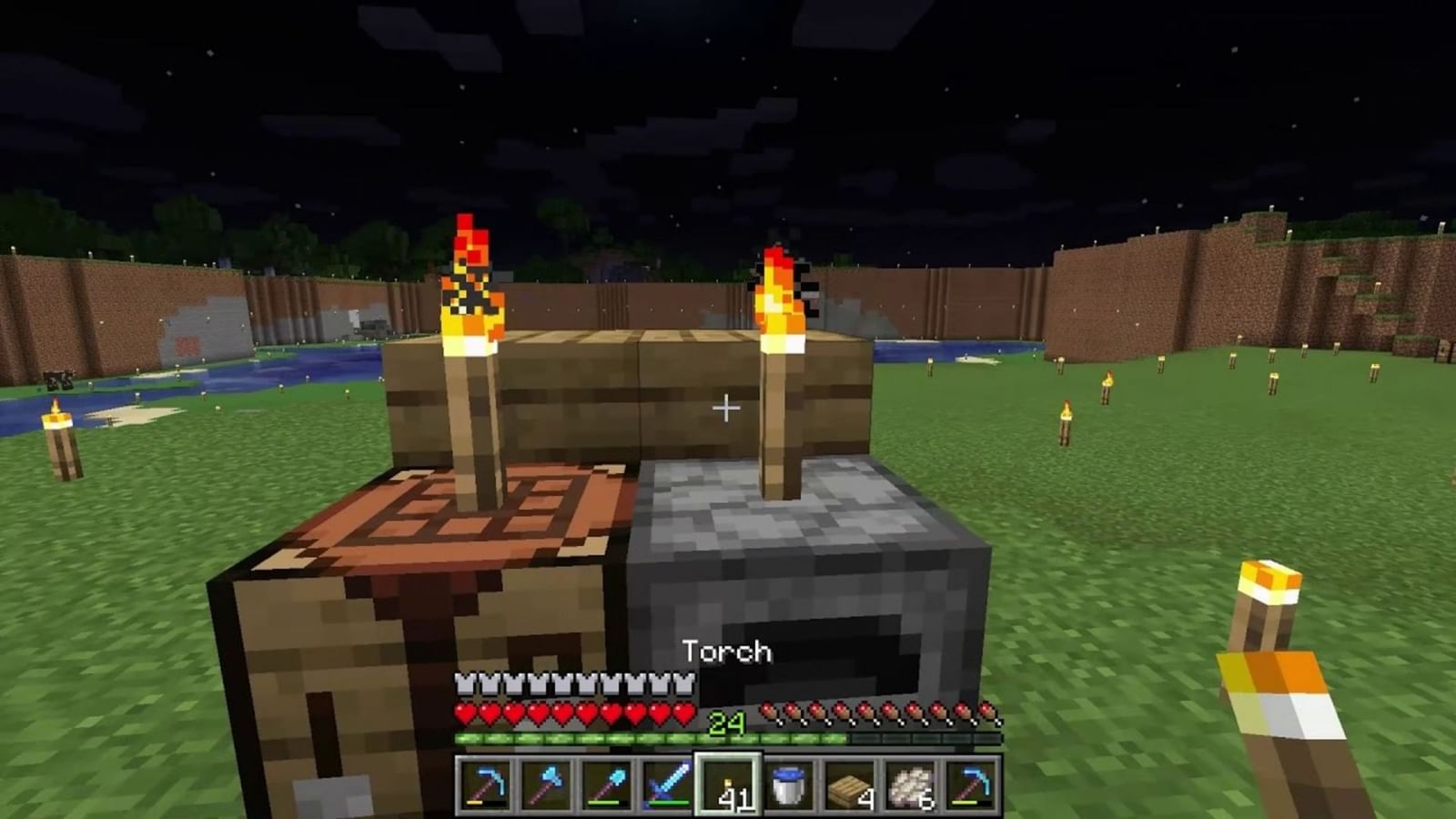Click the Torch item name label
The width and height of the screenshot is (1456, 819).
point(725,652)
